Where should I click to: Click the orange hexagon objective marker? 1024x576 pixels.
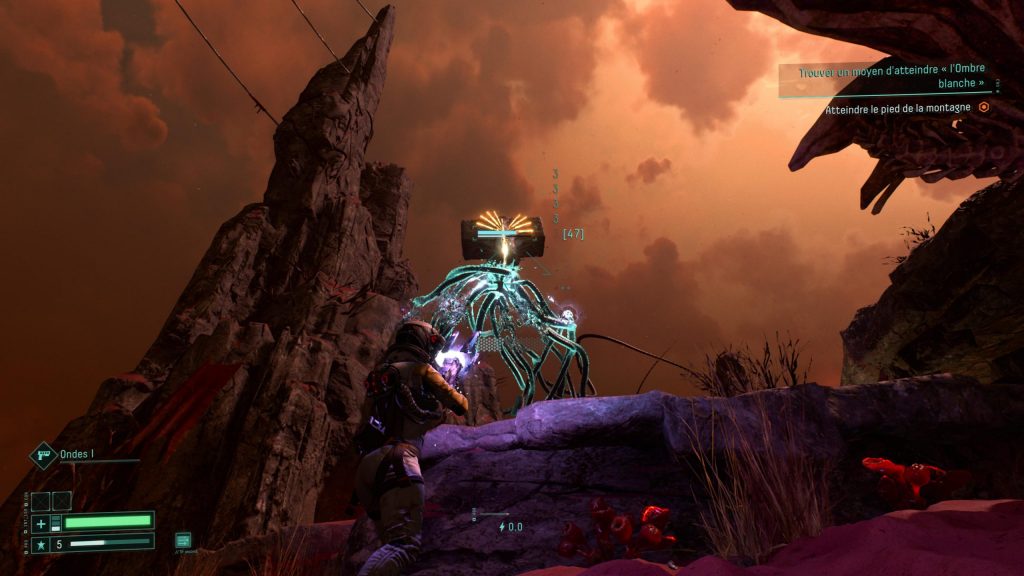pos(984,108)
